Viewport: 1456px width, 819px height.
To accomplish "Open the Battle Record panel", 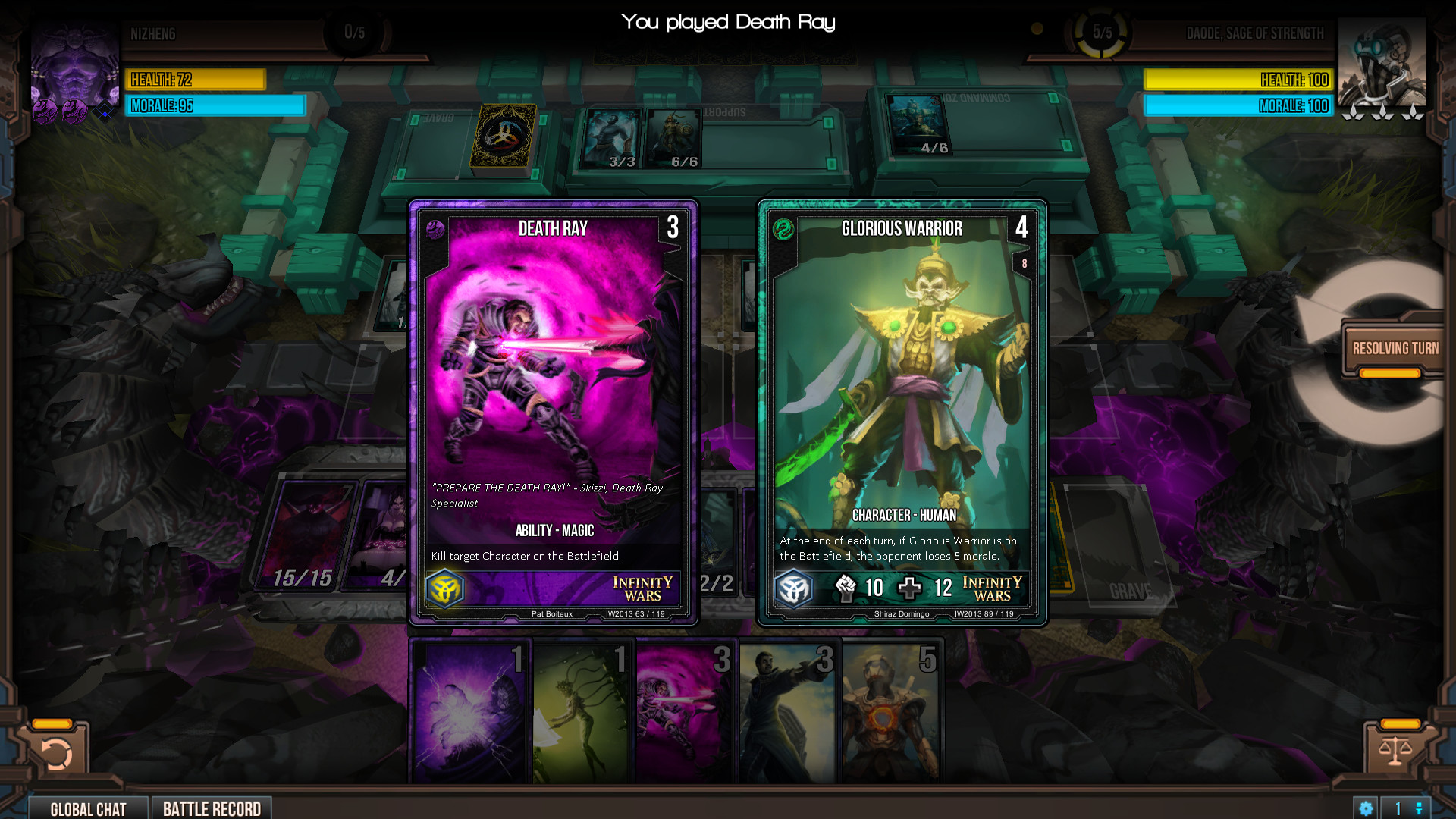I will tap(212, 808).
